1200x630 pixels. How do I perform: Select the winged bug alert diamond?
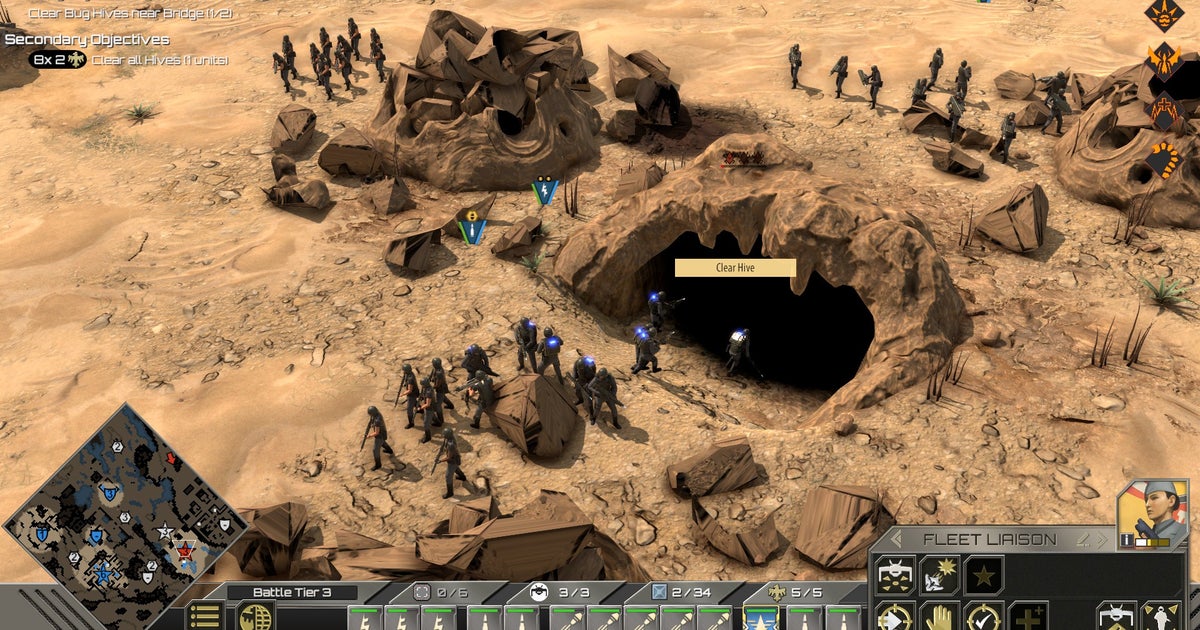click(x=1164, y=62)
